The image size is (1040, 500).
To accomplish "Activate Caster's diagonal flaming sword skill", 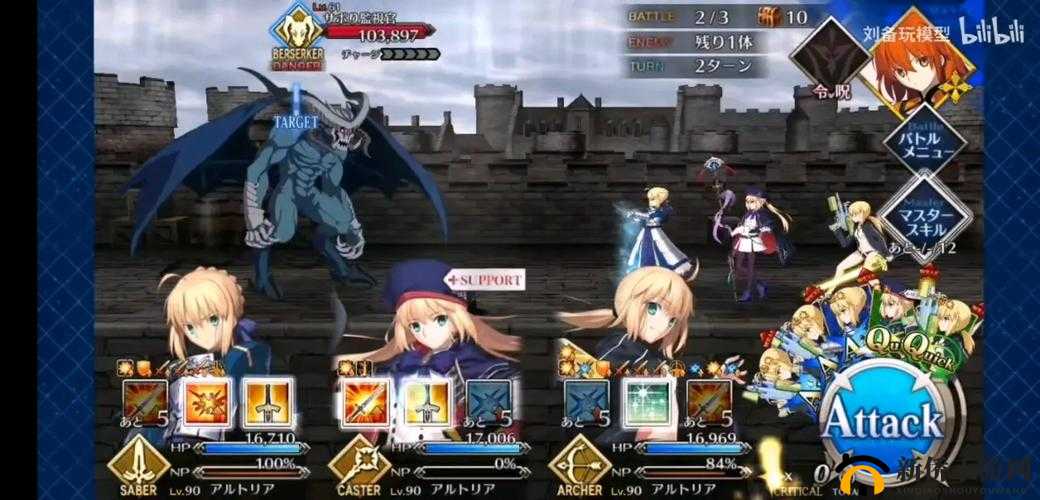I will point(365,401).
